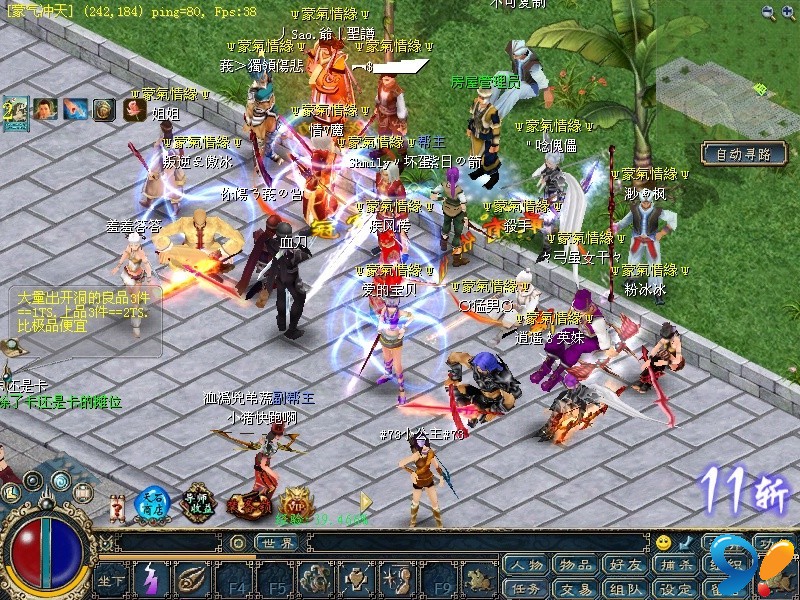The height and width of the screenshot is (600, 800).
Task: Click the rose buff icon
Action: click(x=134, y=109)
